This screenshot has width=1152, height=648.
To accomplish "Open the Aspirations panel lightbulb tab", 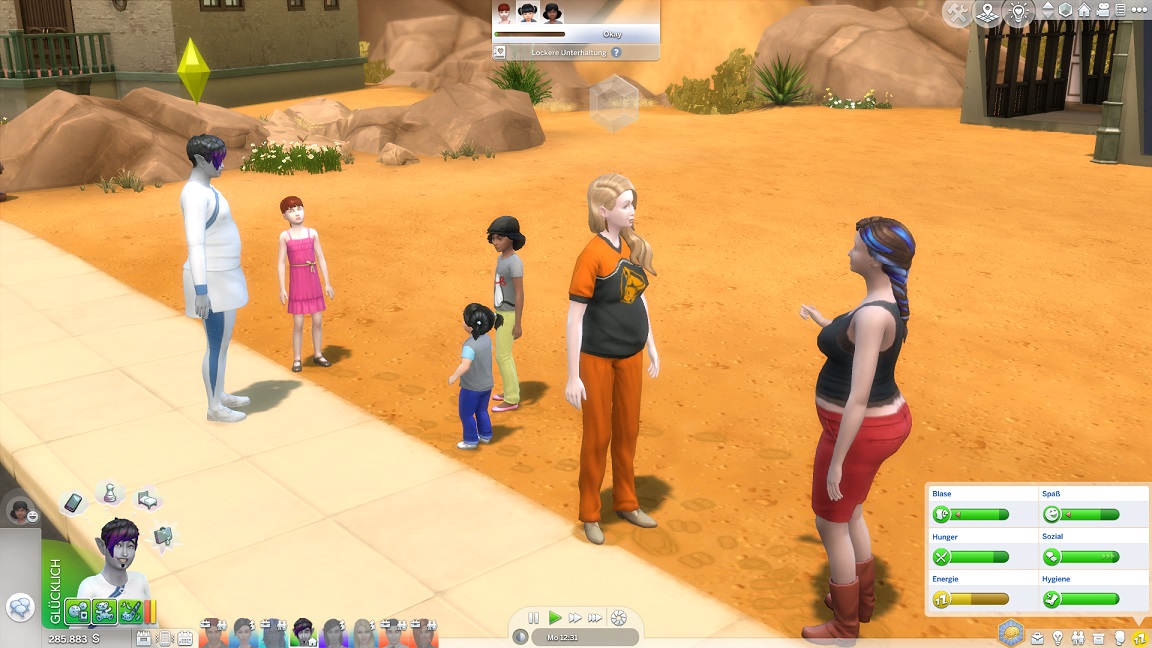I will click(x=1057, y=637).
